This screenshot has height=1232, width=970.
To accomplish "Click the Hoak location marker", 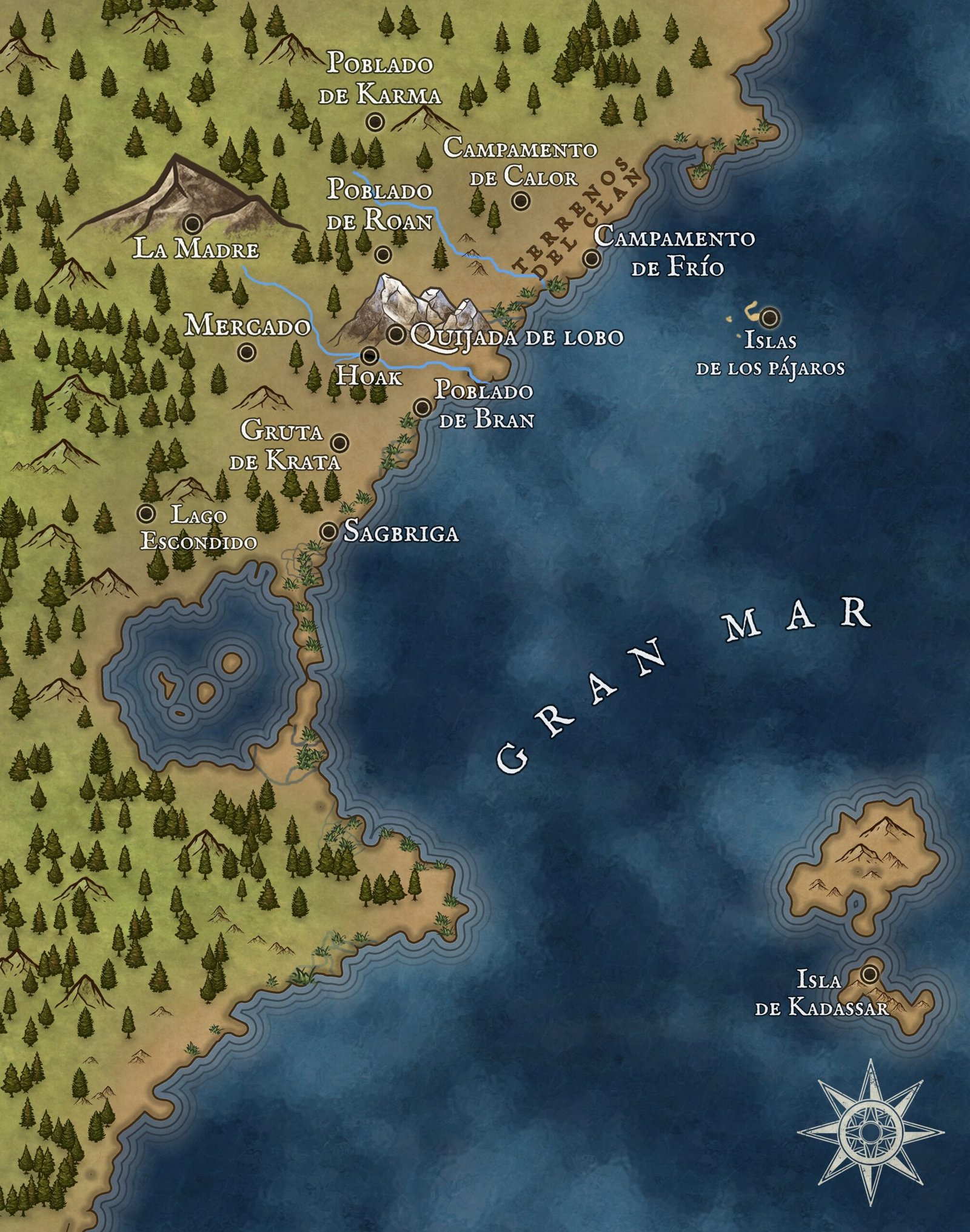I will (x=369, y=356).
